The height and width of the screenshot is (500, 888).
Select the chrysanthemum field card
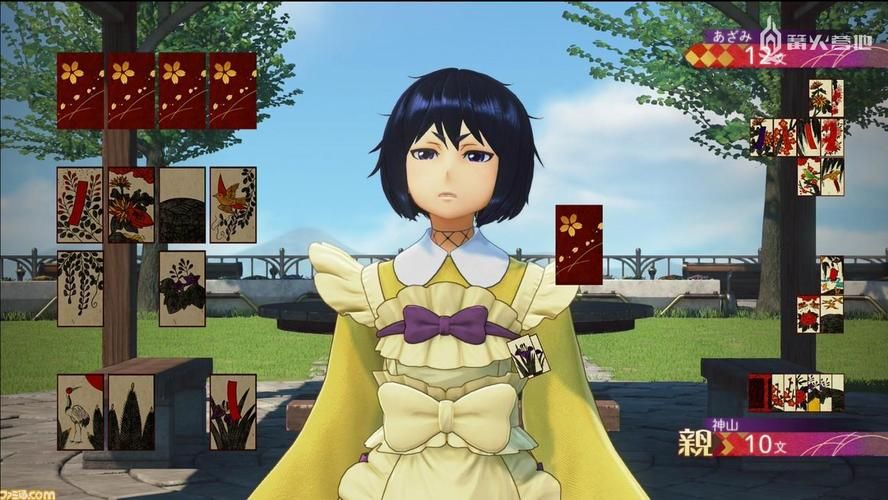click(x=131, y=205)
